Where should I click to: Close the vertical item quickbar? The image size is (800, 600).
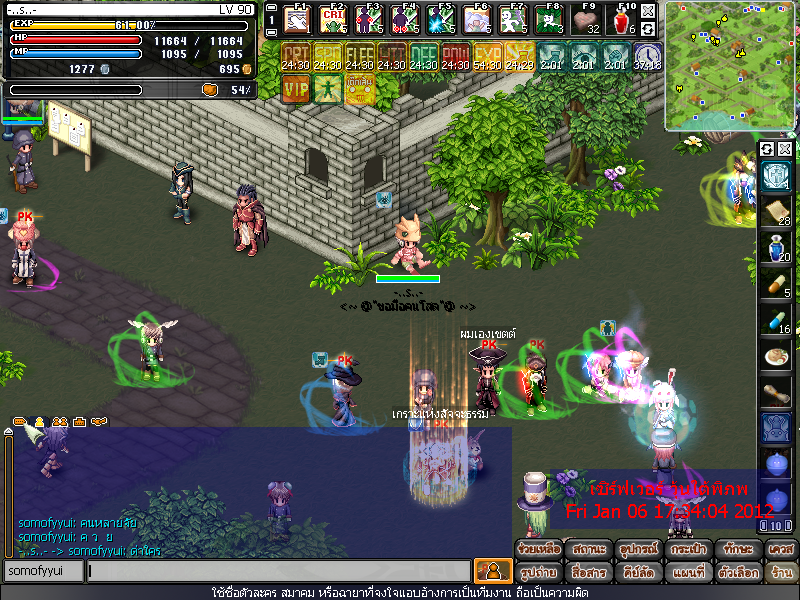coord(785,149)
